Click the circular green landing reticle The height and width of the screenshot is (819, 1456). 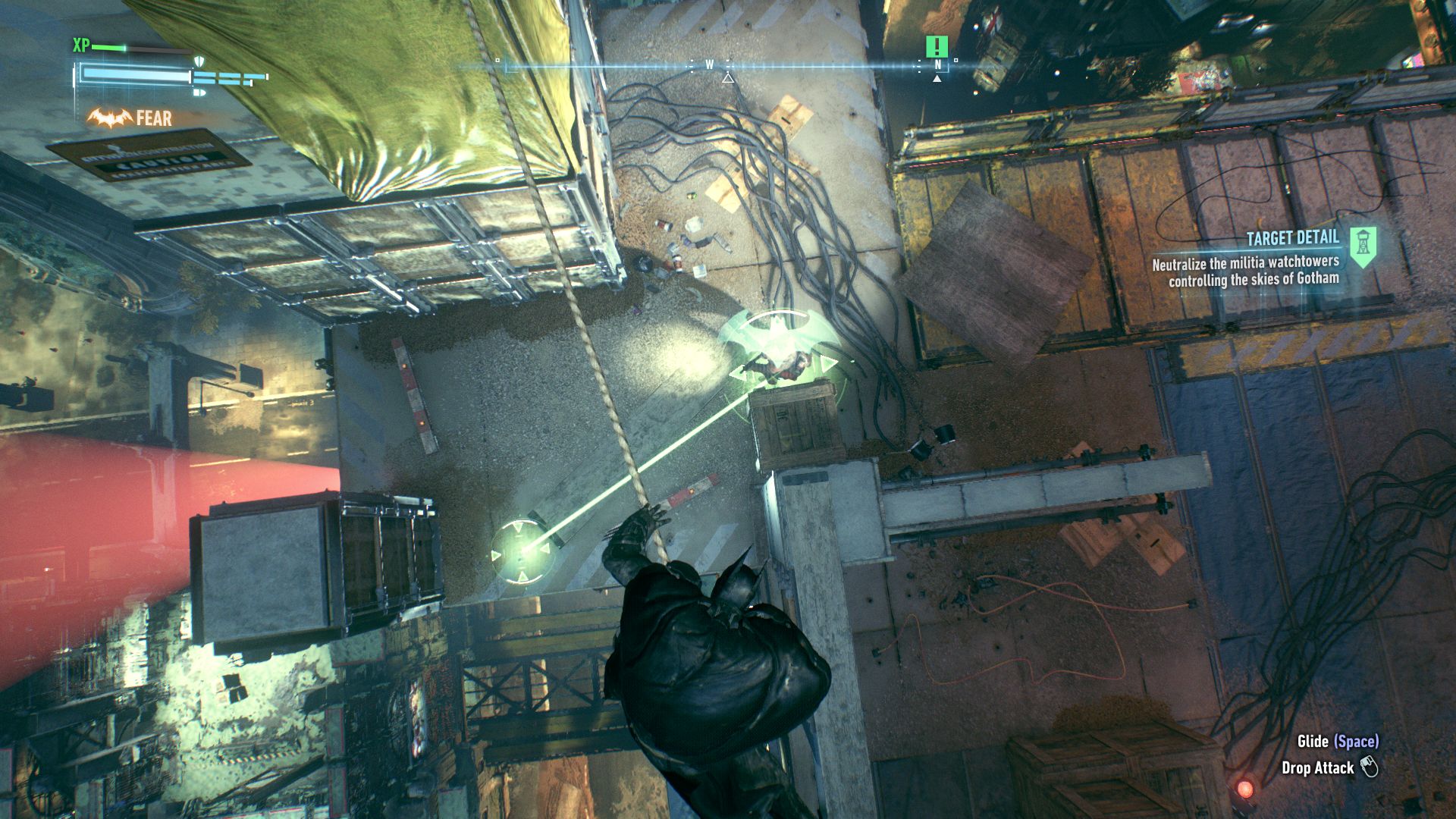521,552
